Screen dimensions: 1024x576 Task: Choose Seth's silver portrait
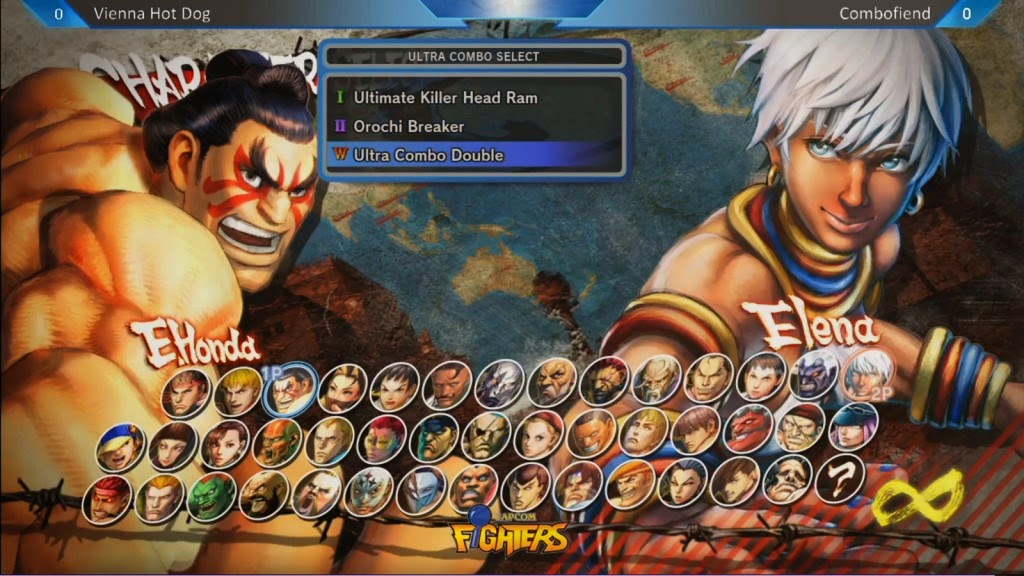(500, 383)
